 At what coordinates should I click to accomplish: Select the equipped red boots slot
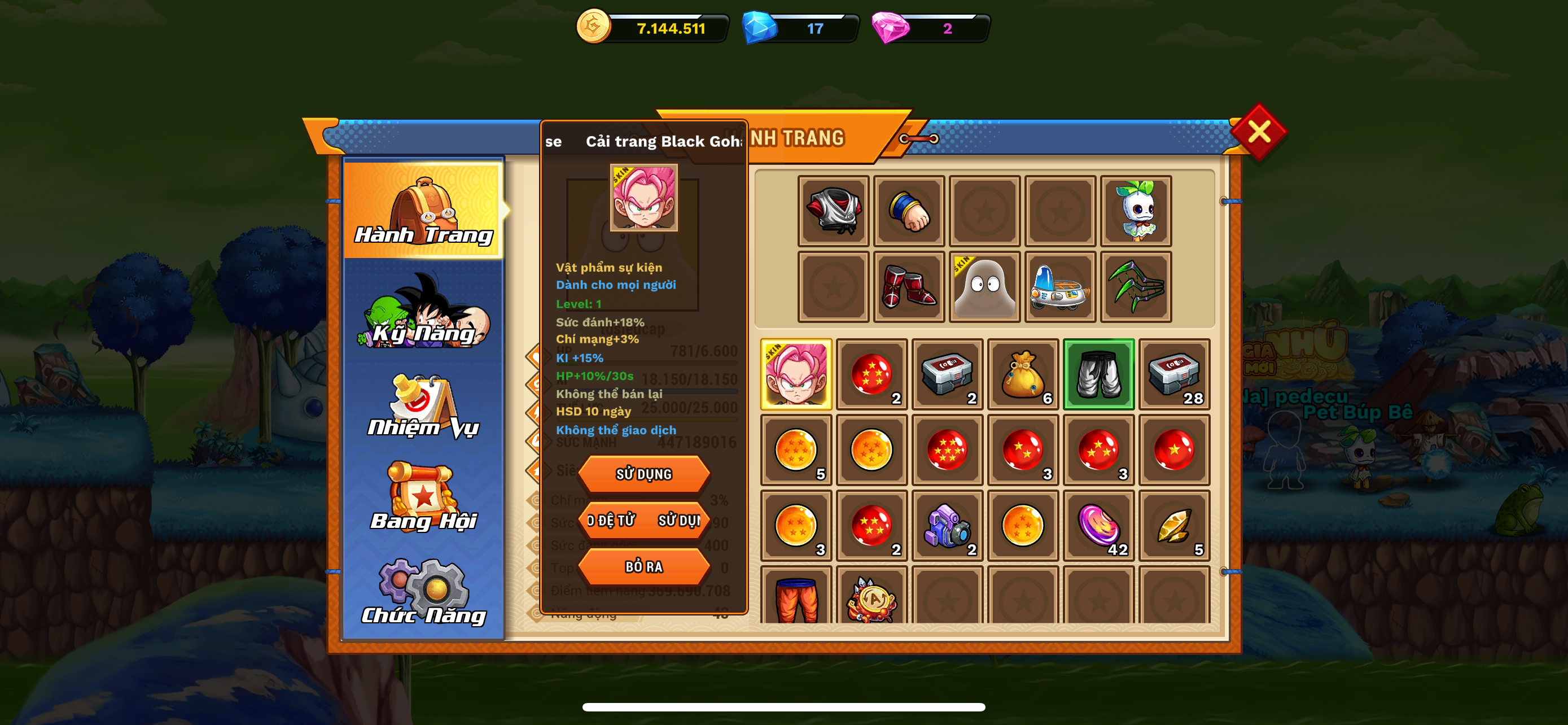coord(909,287)
